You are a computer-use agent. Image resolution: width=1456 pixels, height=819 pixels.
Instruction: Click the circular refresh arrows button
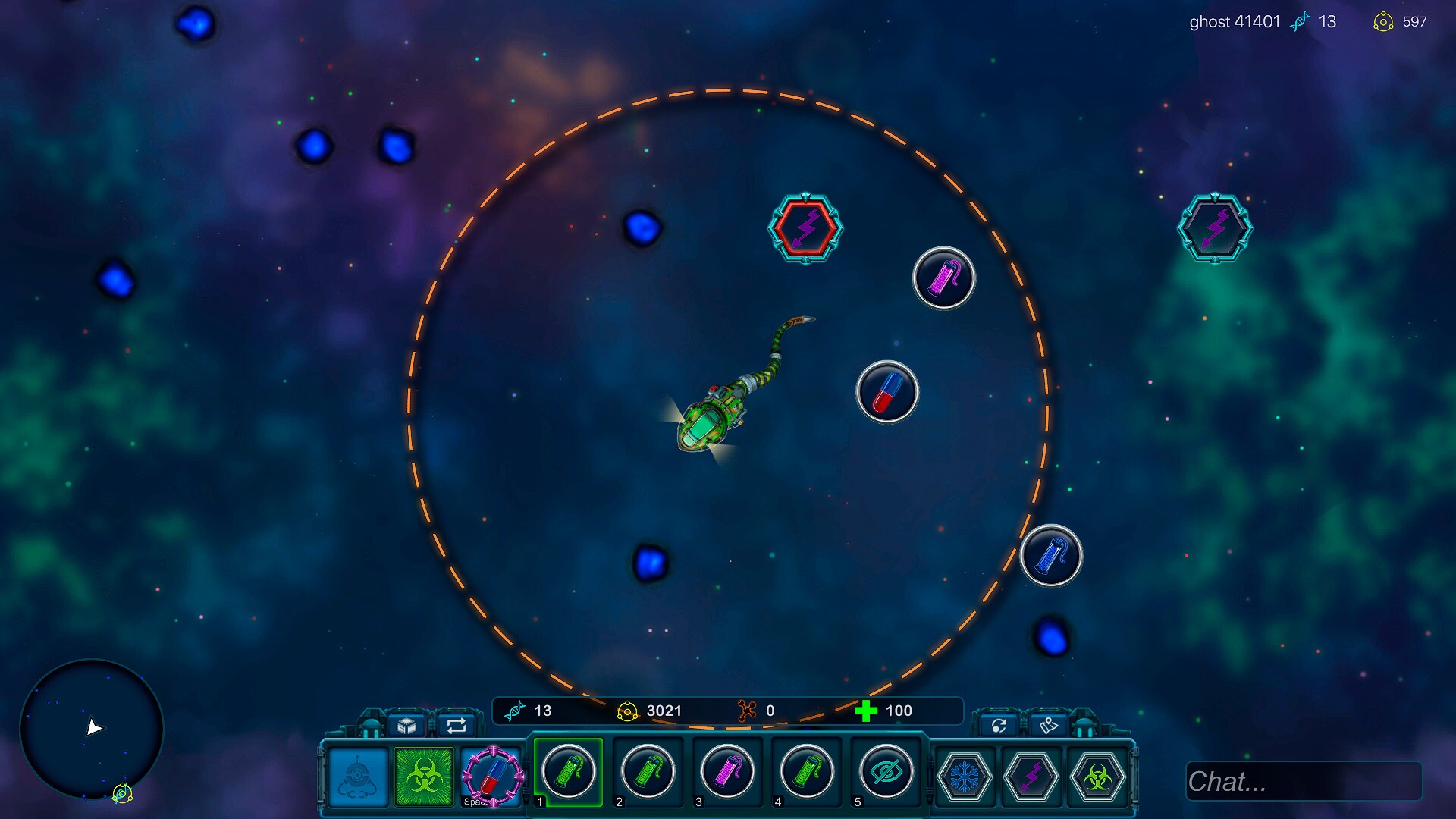click(999, 726)
